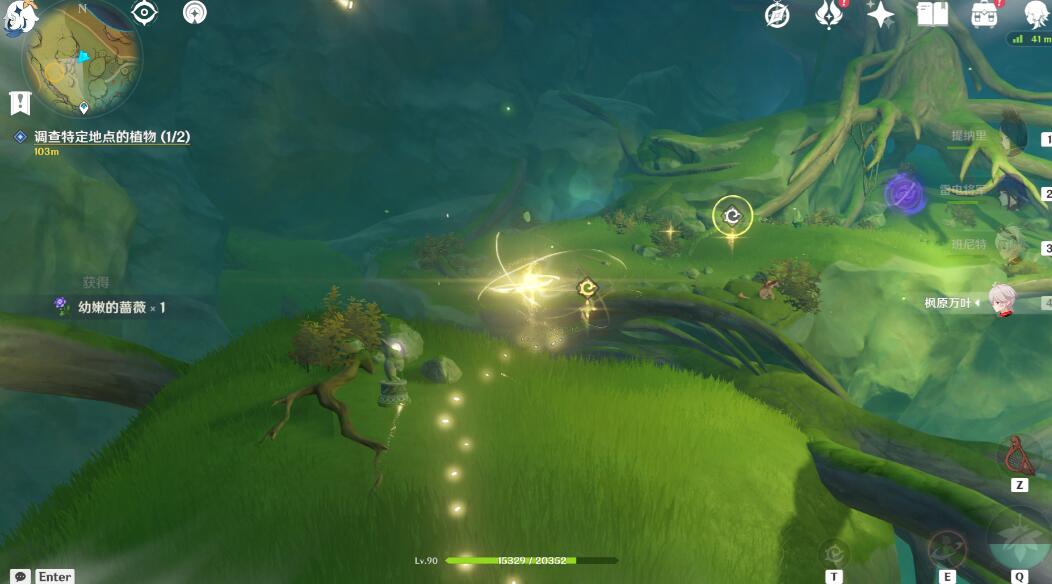
Task: Open the character profile head icon
Action: (1037, 14)
